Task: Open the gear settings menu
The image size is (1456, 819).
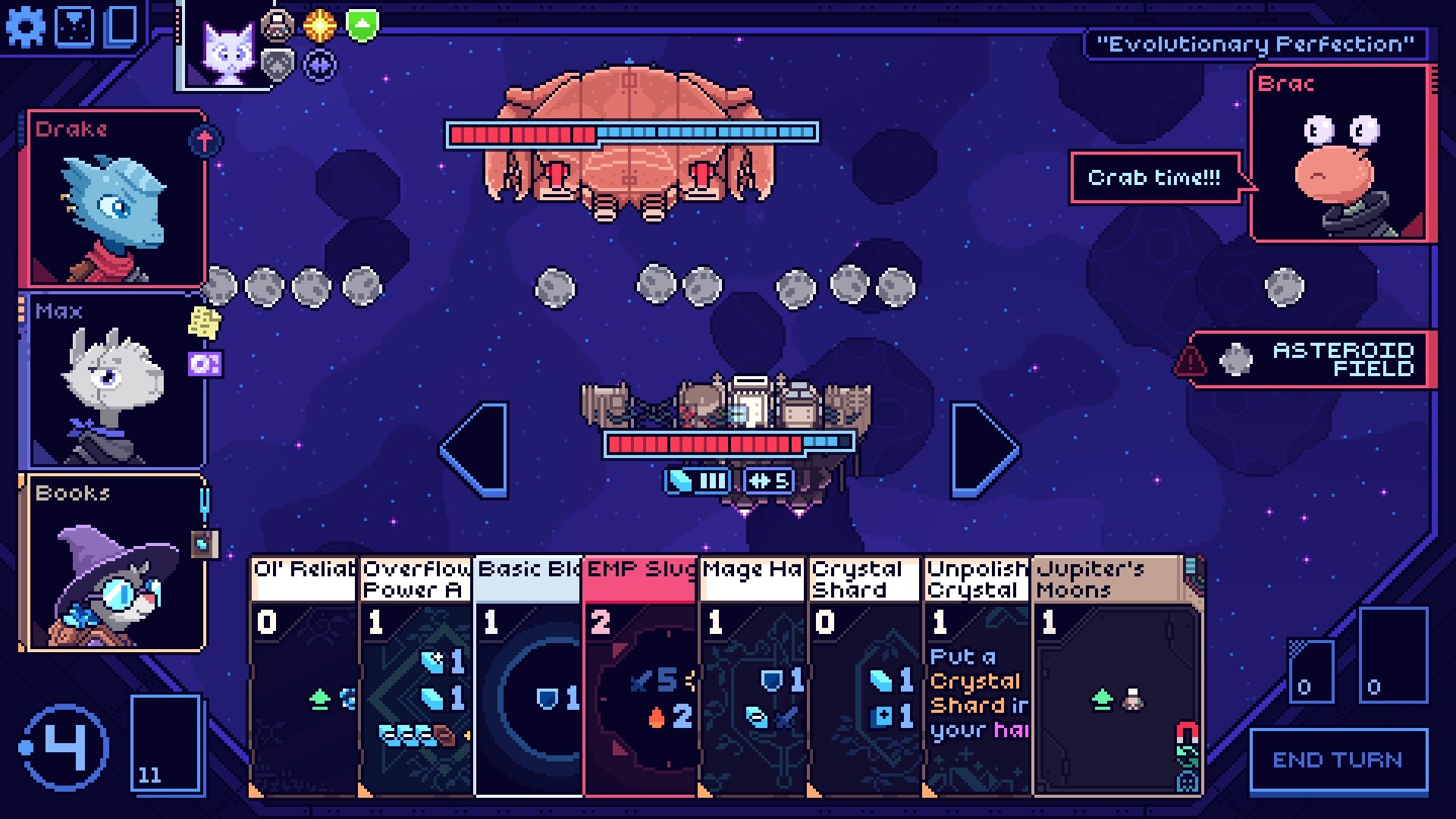Action: pos(25,28)
